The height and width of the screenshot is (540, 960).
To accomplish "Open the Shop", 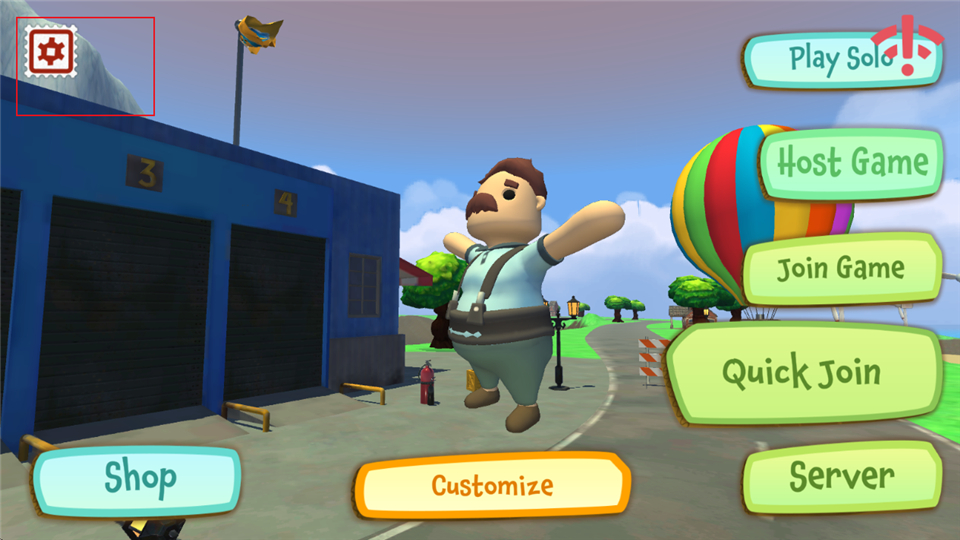I will 138,479.
